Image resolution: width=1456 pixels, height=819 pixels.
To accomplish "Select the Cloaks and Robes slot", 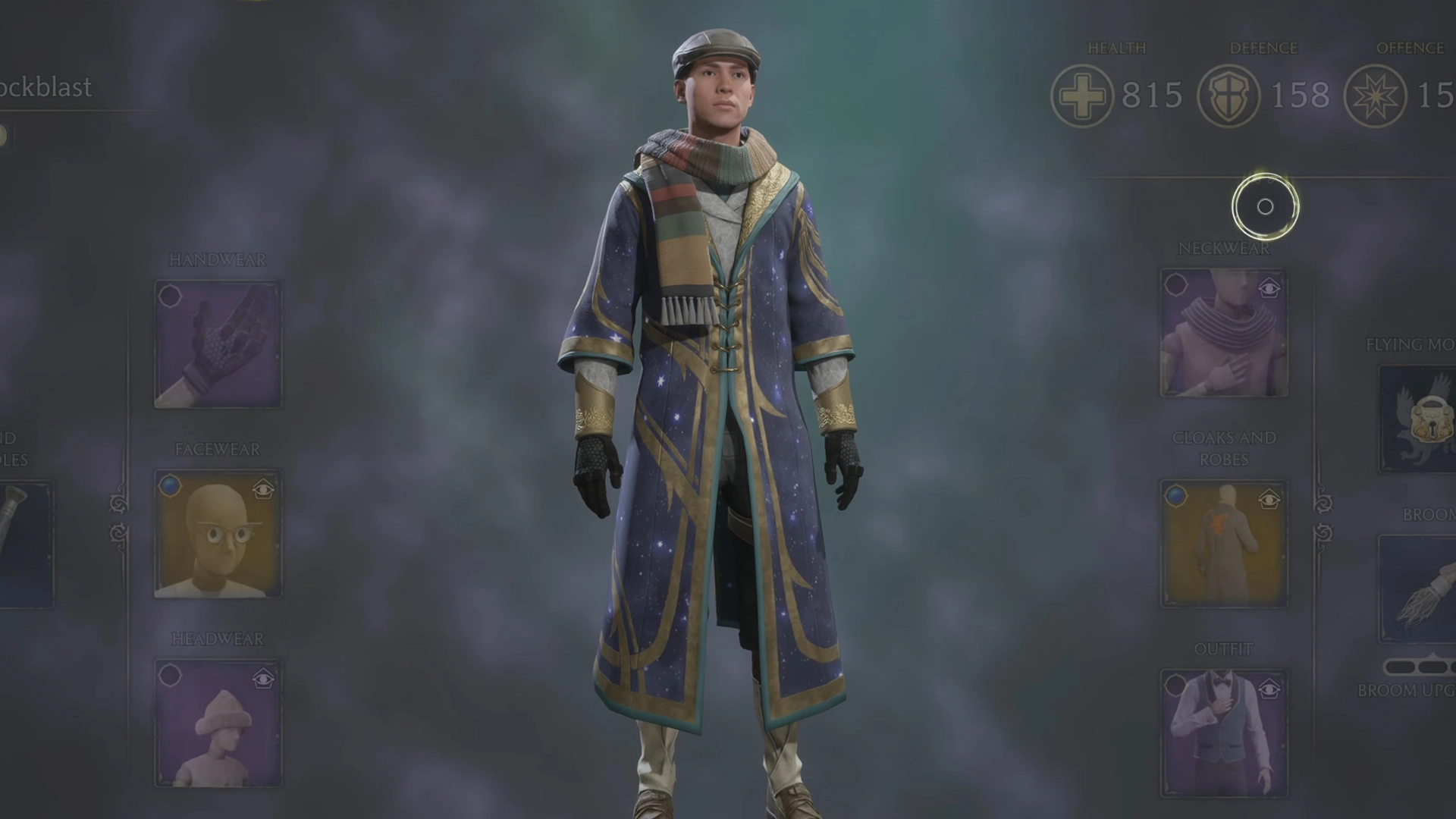I will [1222, 543].
